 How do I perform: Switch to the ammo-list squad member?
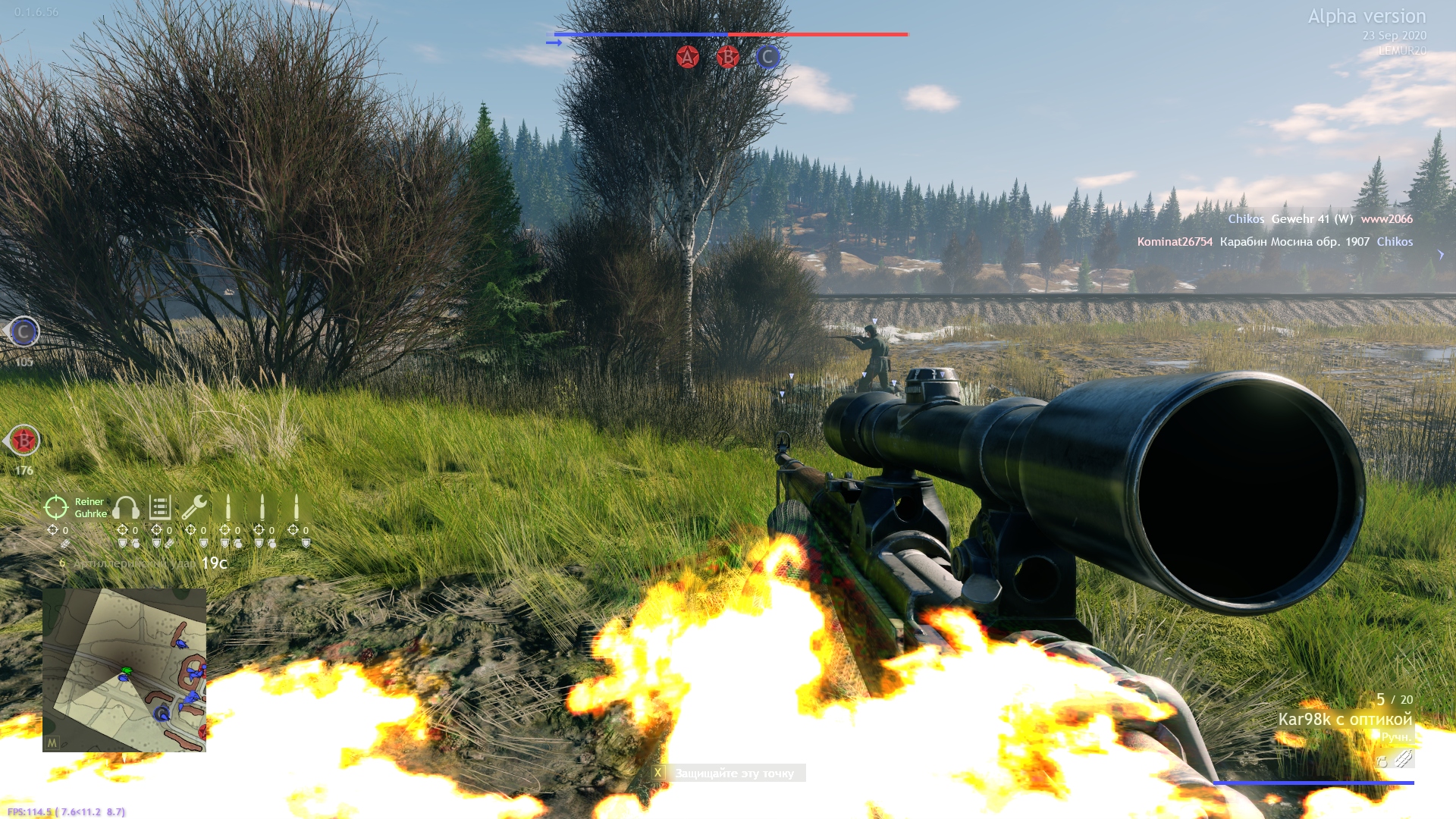[x=160, y=507]
